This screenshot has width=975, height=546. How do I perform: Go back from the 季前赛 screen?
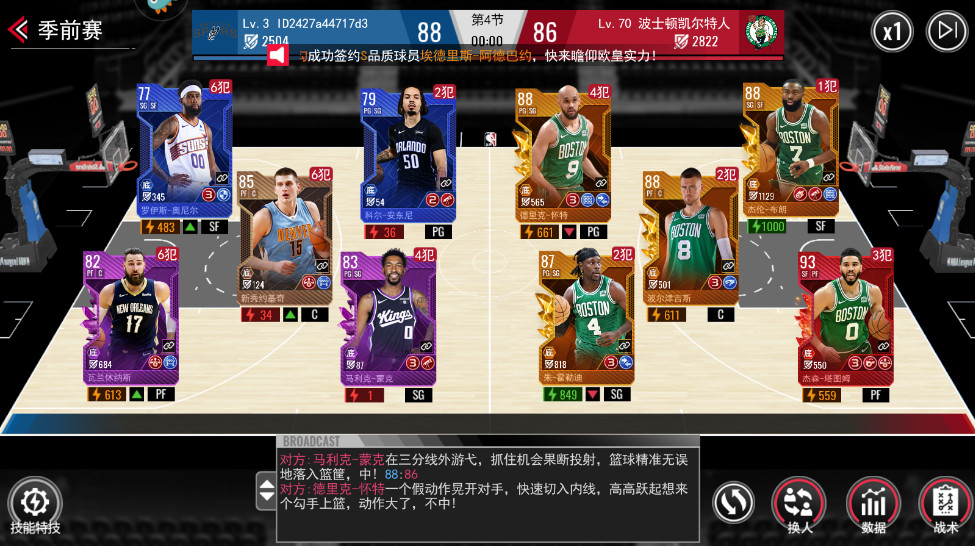point(18,30)
